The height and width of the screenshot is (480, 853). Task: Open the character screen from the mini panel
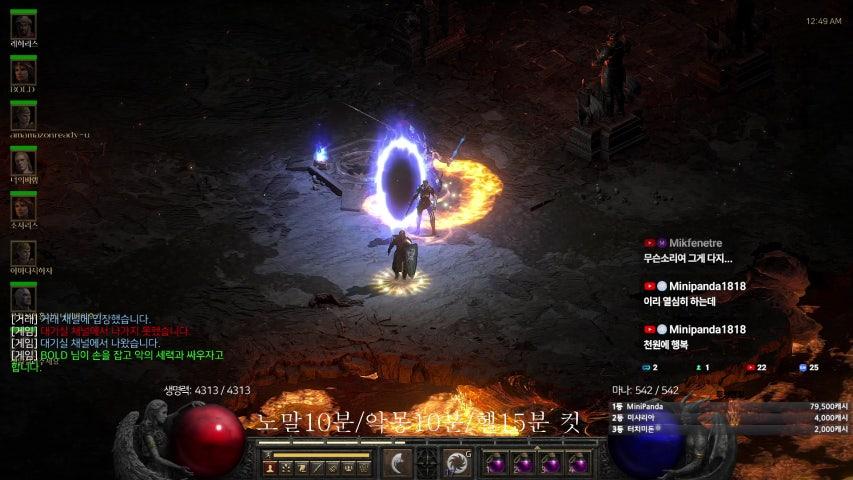coord(270,467)
